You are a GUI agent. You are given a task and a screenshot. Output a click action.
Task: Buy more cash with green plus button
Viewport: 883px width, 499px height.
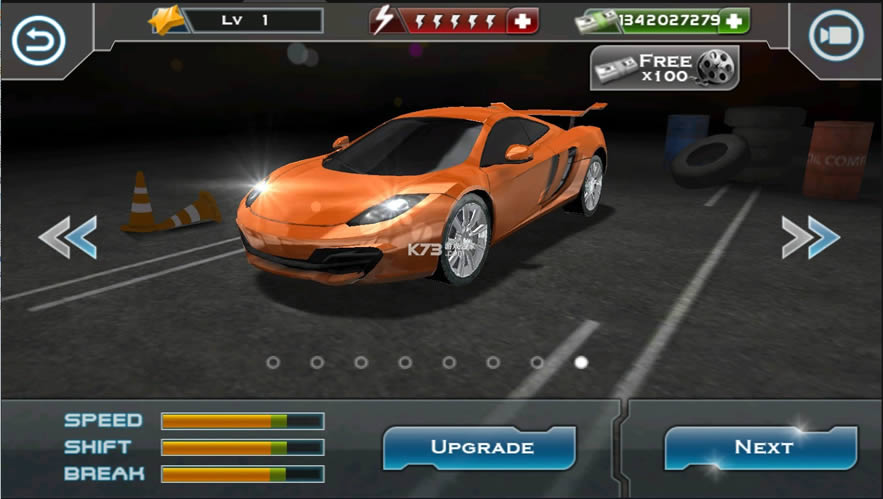(734, 20)
